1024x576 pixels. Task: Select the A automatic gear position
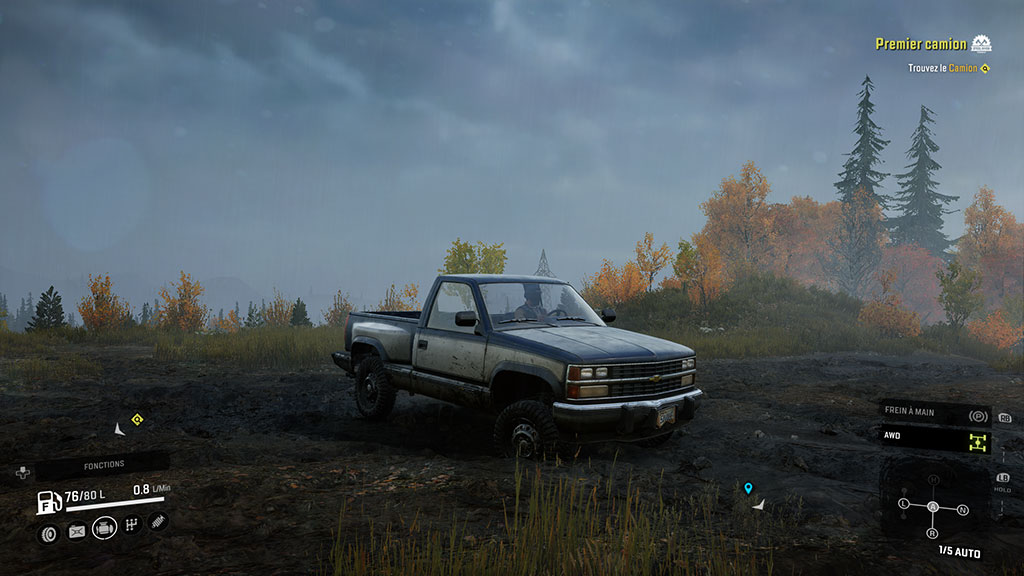pos(933,506)
